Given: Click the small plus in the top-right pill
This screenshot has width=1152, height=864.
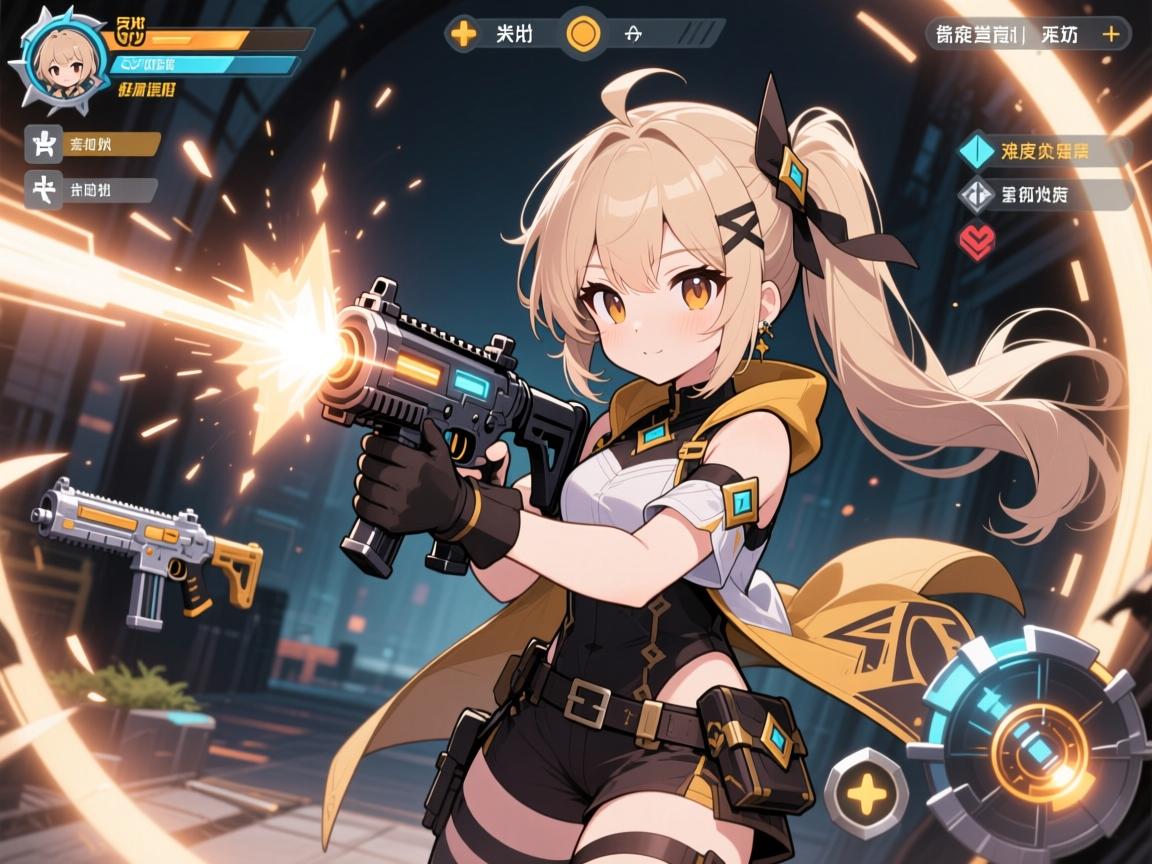Looking at the screenshot, I should [x=1109, y=33].
